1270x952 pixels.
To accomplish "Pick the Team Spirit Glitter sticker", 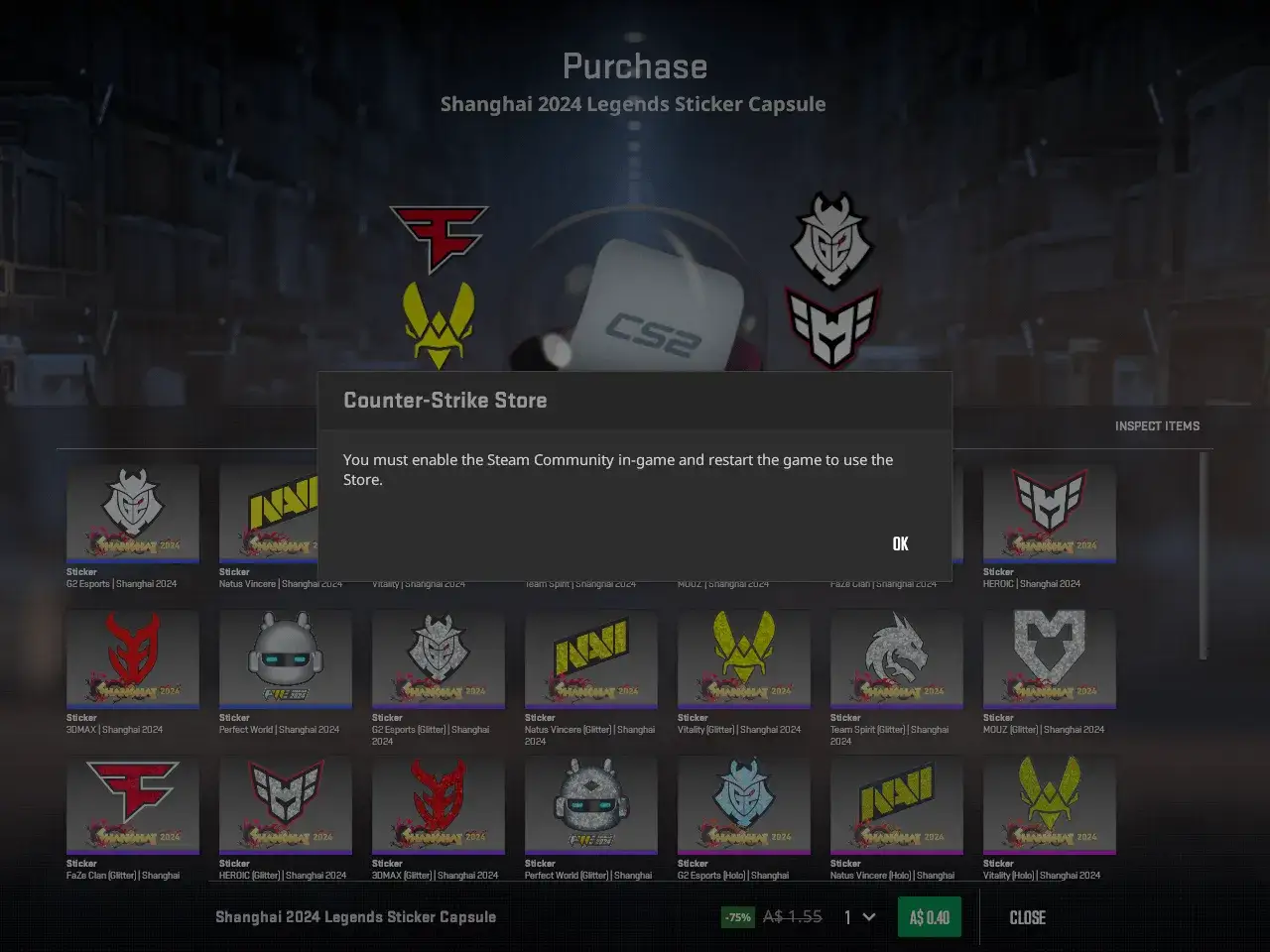I will pyautogui.click(x=897, y=658).
